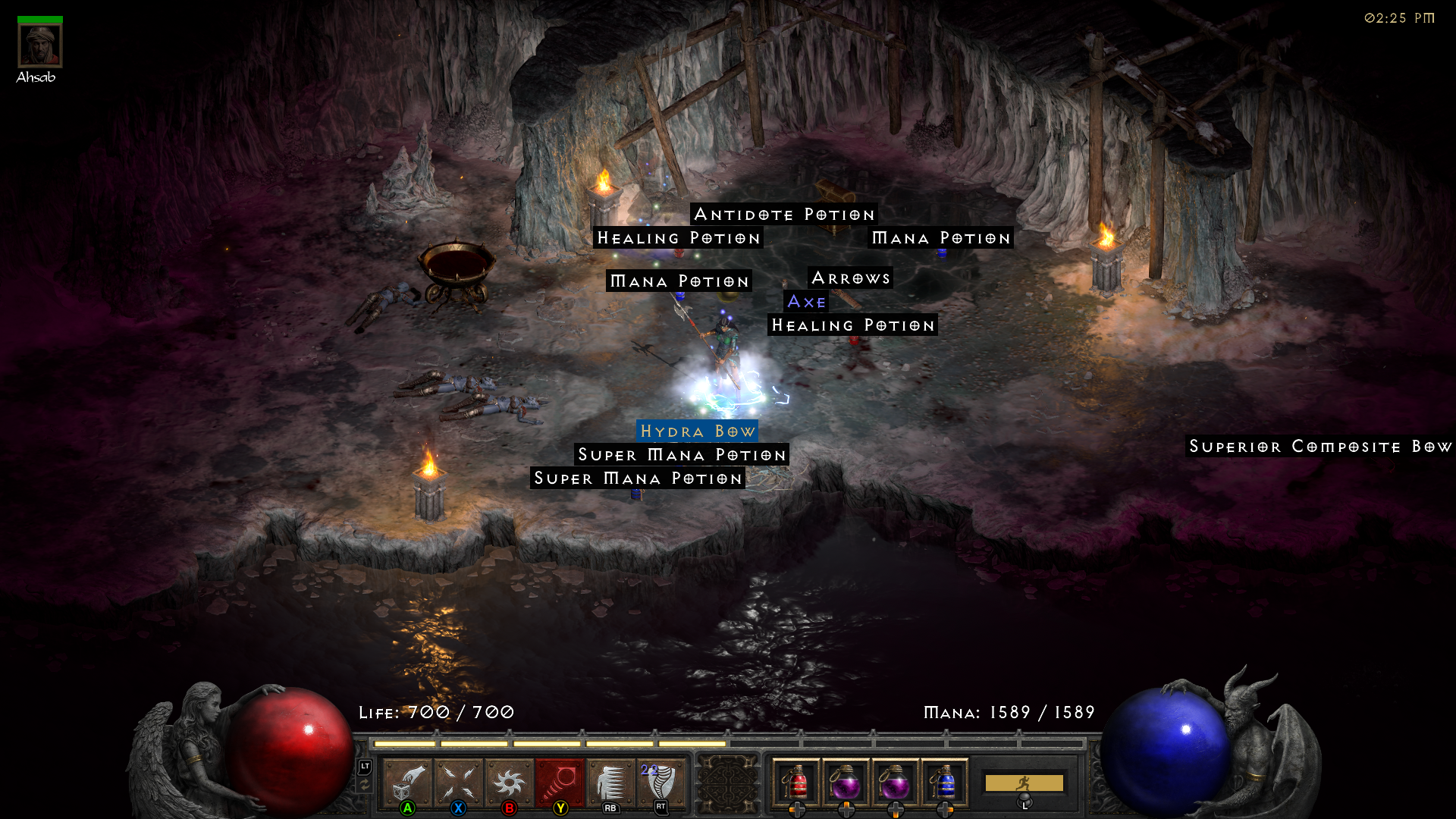
Task: Pick up the Antidote Potion
Action: pos(784,215)
